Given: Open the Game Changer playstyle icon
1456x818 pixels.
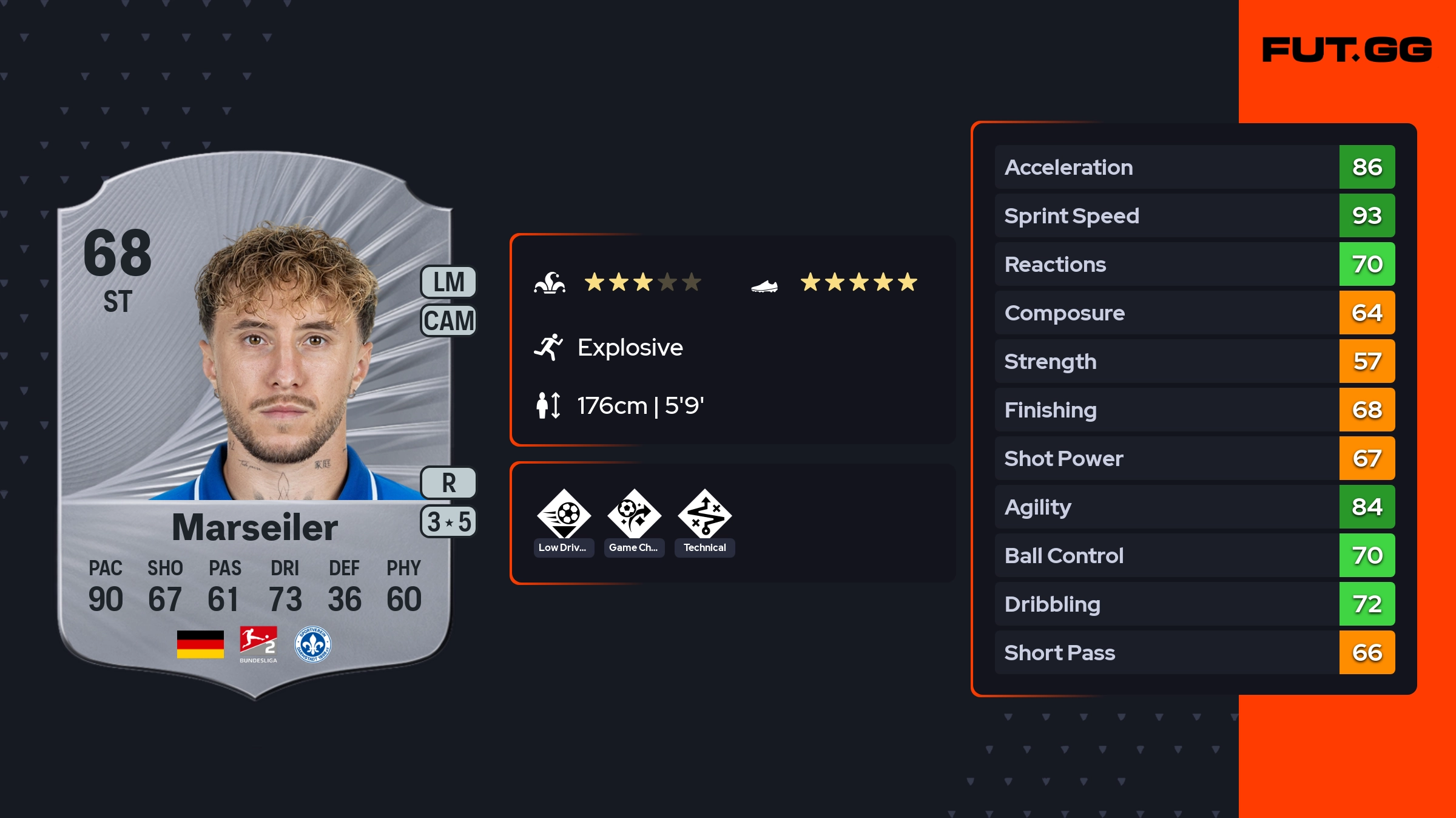Looking at the screenshot, I should click(x=634, y=515).
